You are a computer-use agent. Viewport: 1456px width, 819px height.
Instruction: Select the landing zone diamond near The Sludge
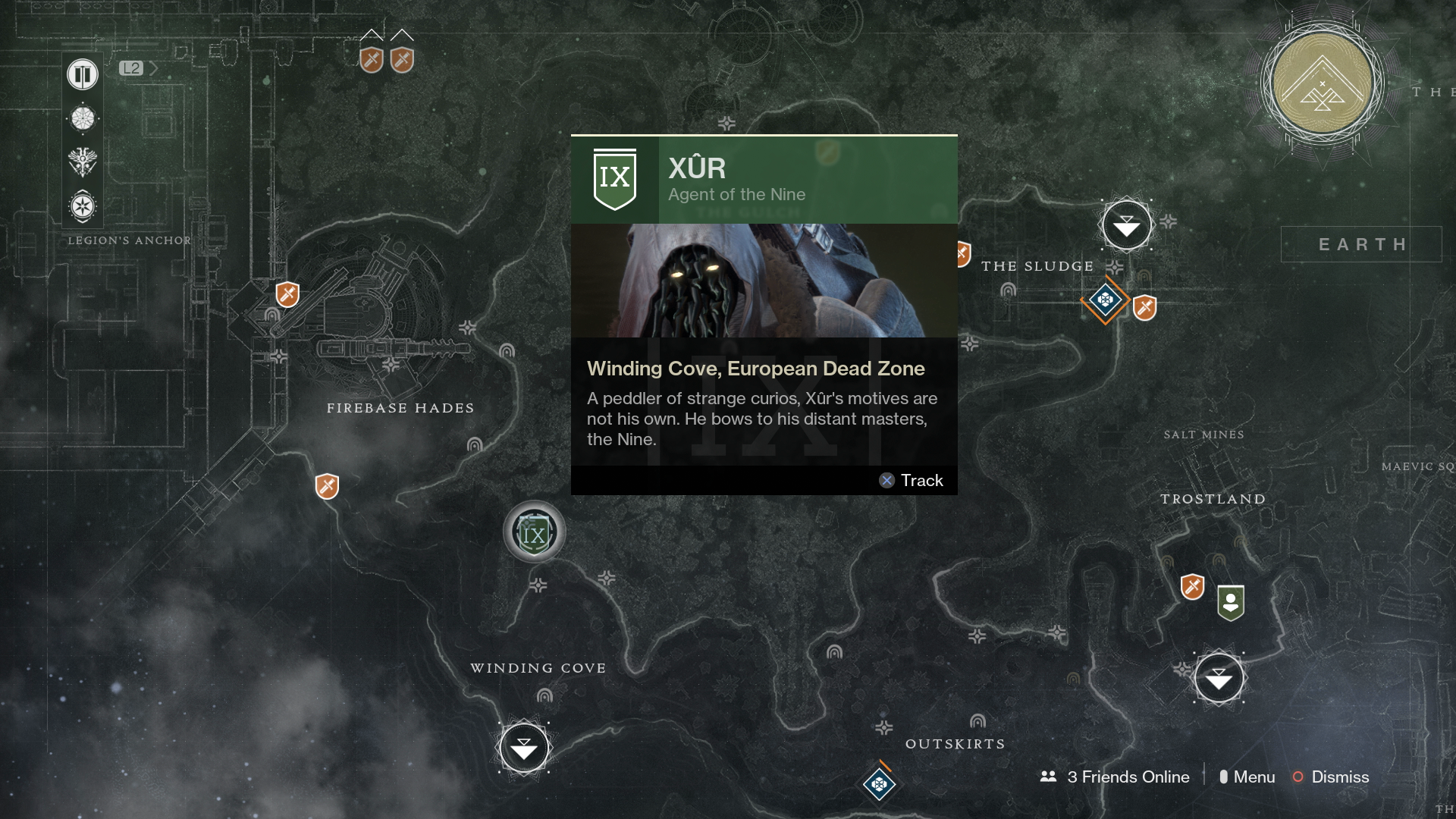[x=1106, y=301]
